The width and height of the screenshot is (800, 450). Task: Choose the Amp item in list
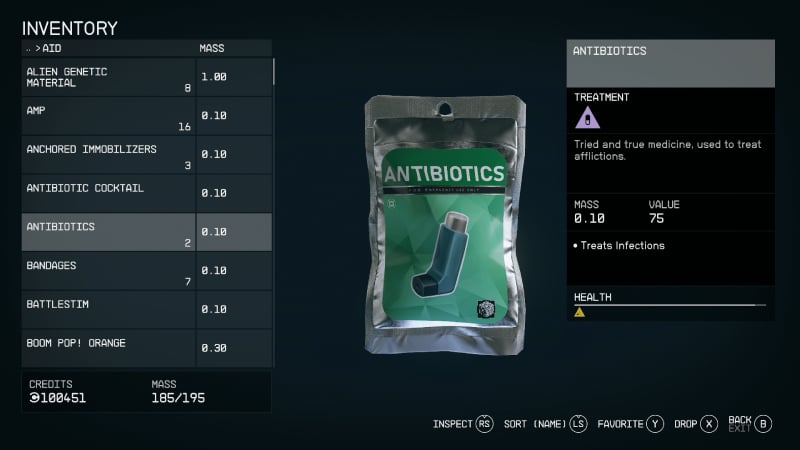108,116
